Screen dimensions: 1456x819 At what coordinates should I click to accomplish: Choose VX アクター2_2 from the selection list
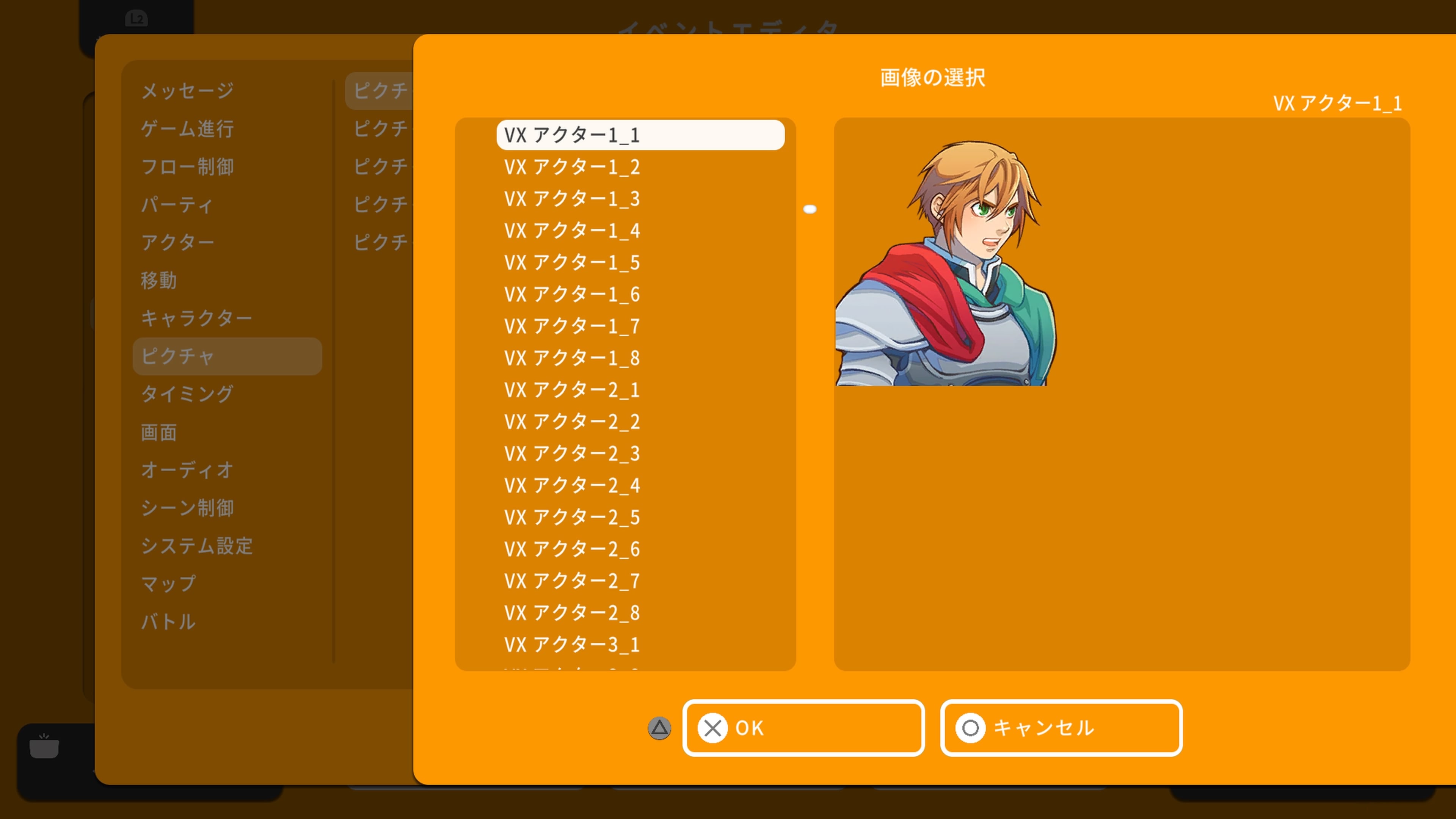tap(572, 422)
